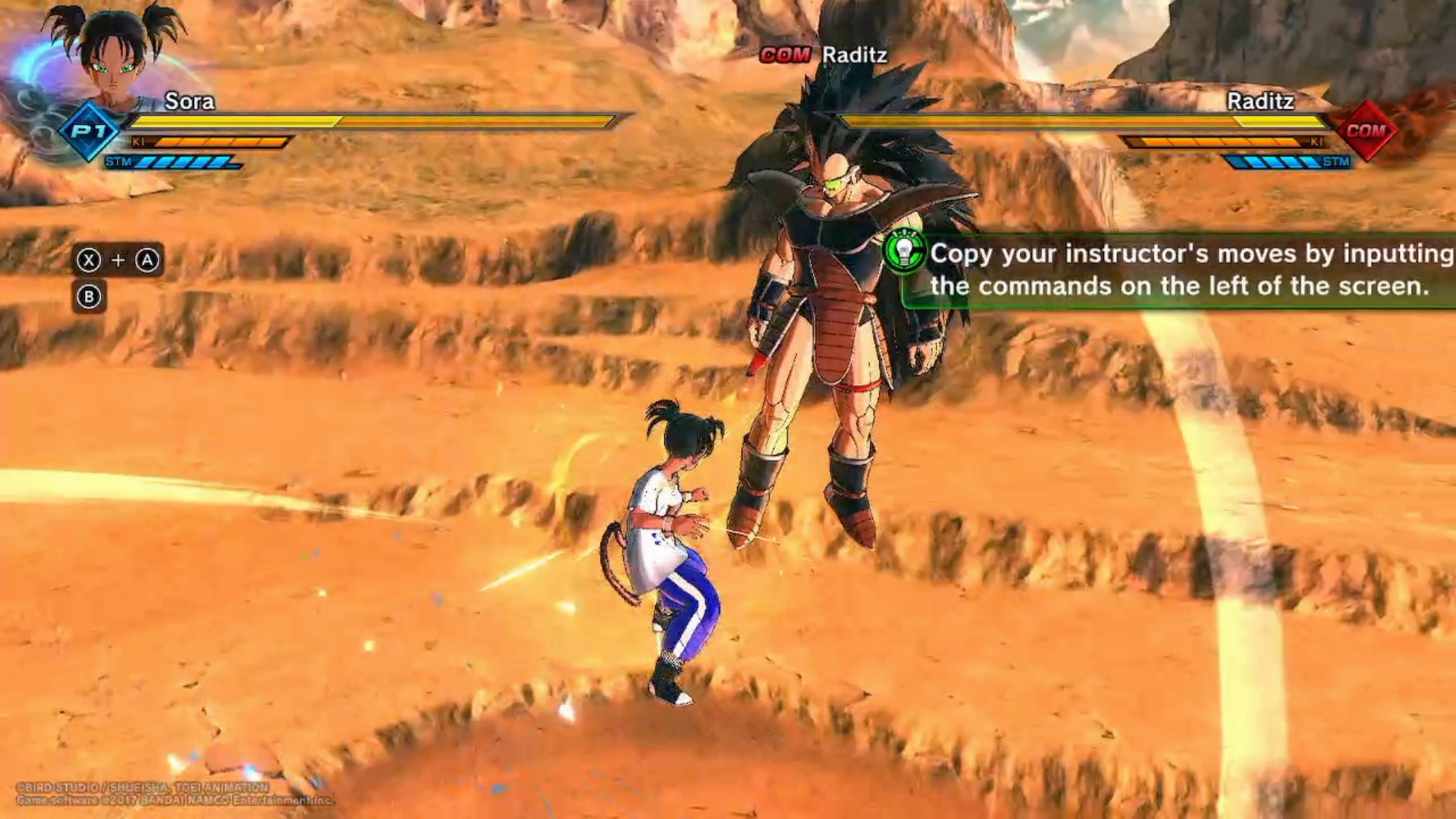Click the green lightbulb hint icon
Viewport: 1456px width, 819px height.
click(x=905, y=251)
